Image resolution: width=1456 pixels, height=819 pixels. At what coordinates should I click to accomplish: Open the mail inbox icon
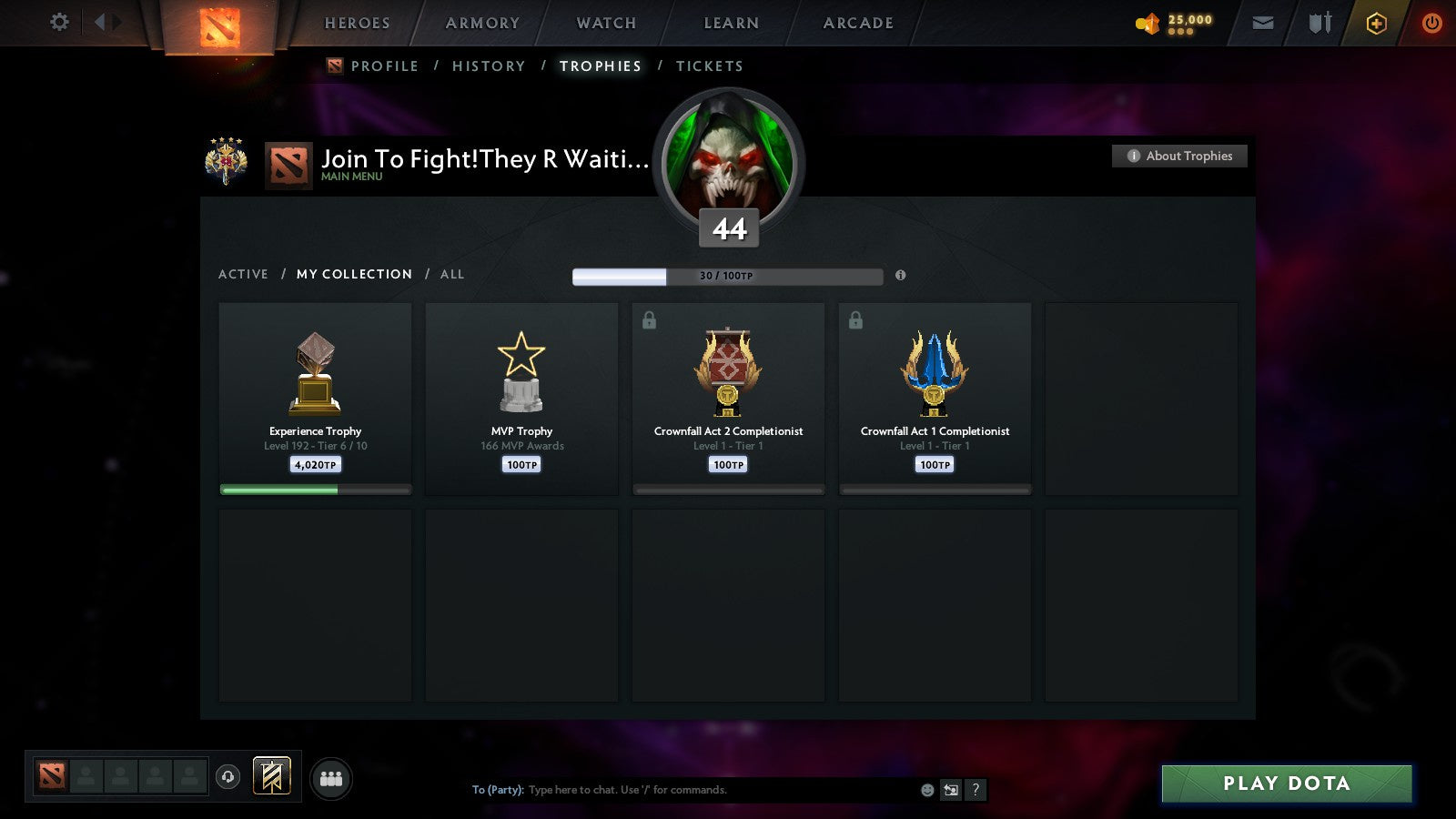[x=1263, y=23]
